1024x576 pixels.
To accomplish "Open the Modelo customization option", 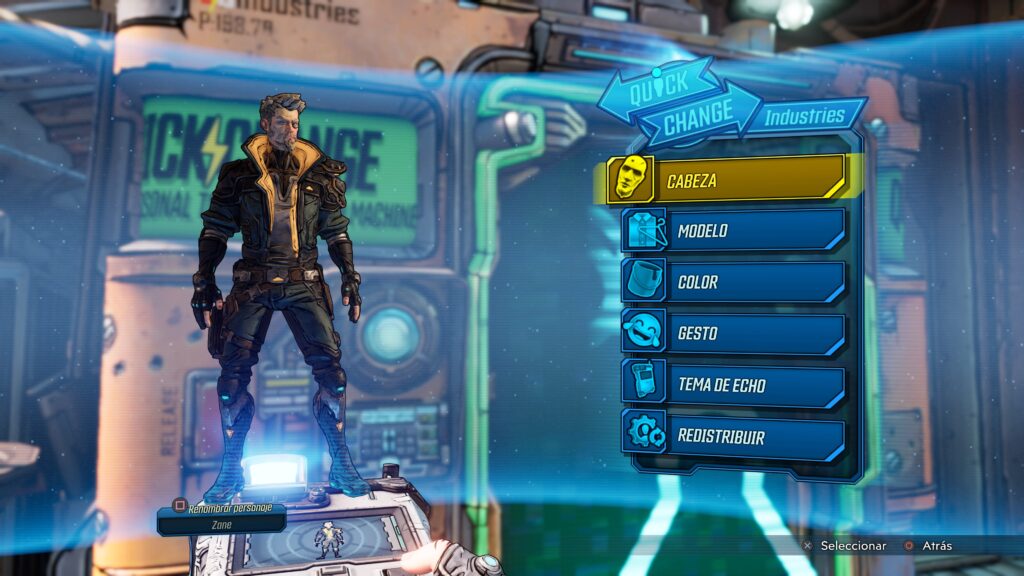I will coord(733,231).
